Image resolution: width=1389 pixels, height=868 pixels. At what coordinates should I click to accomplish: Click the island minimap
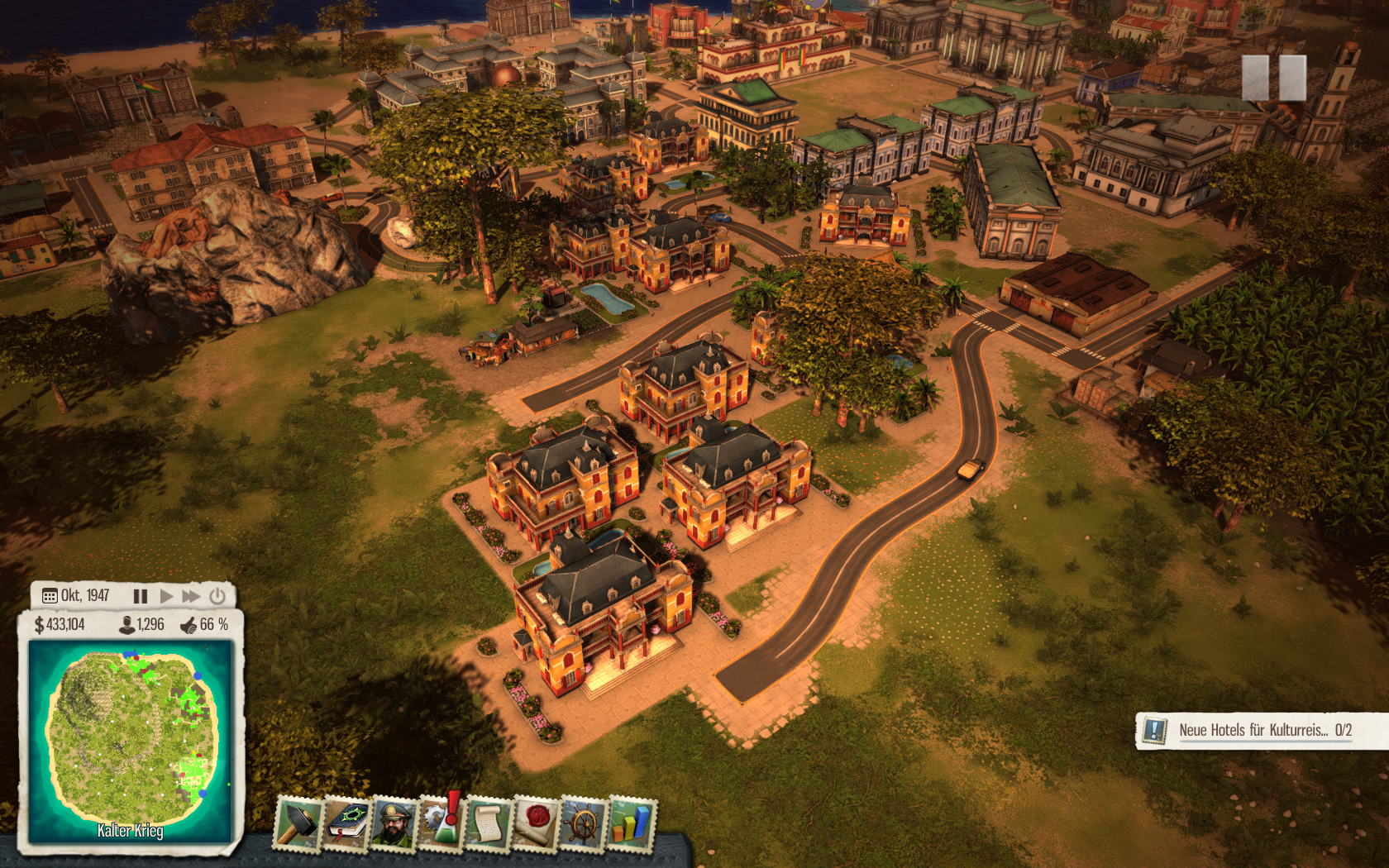[x=131, y=740]
